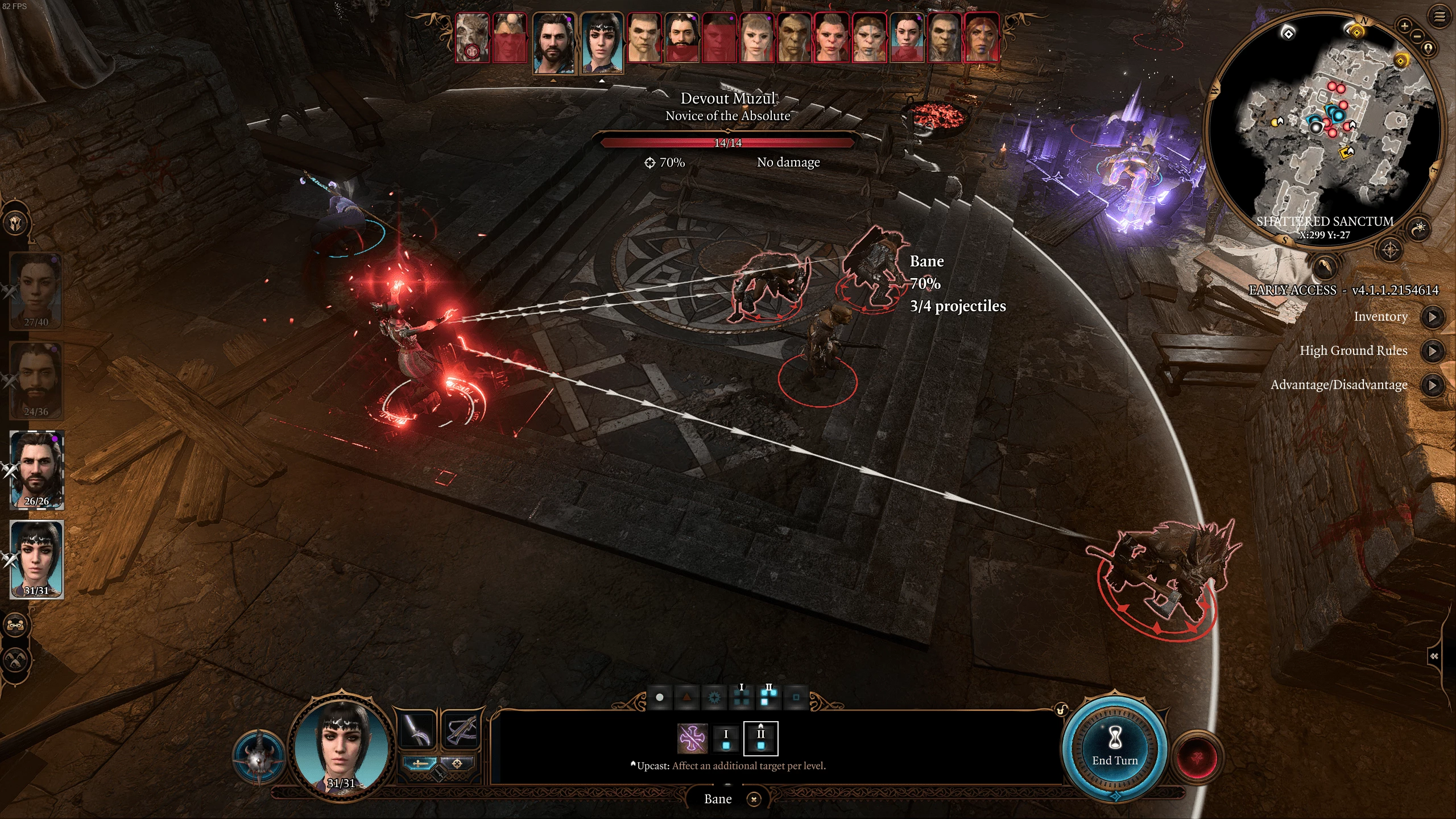The image size is (1456, 819).
Task: End the current turn
Action: [x=1114, y=748]
